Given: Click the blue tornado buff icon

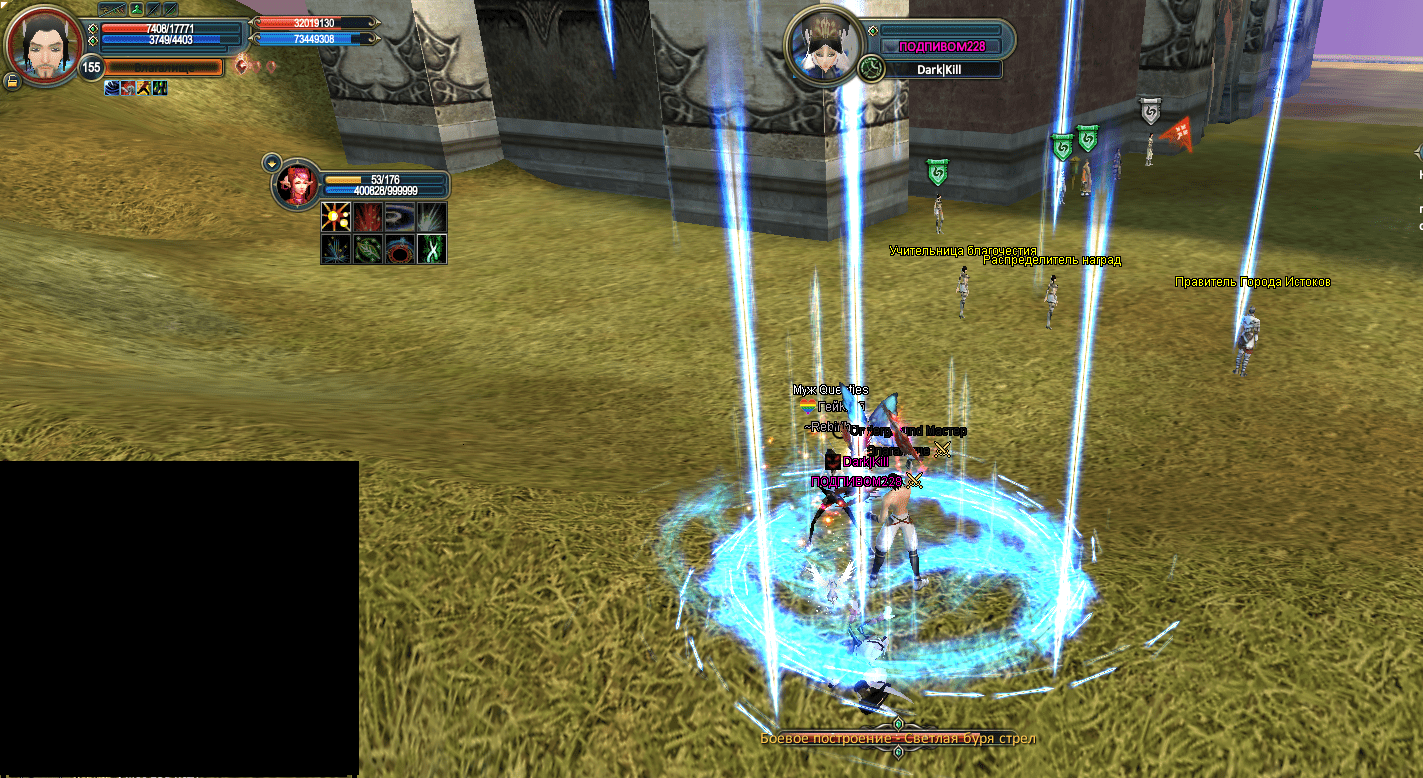Looking at the screenshot, I should 112,88.
